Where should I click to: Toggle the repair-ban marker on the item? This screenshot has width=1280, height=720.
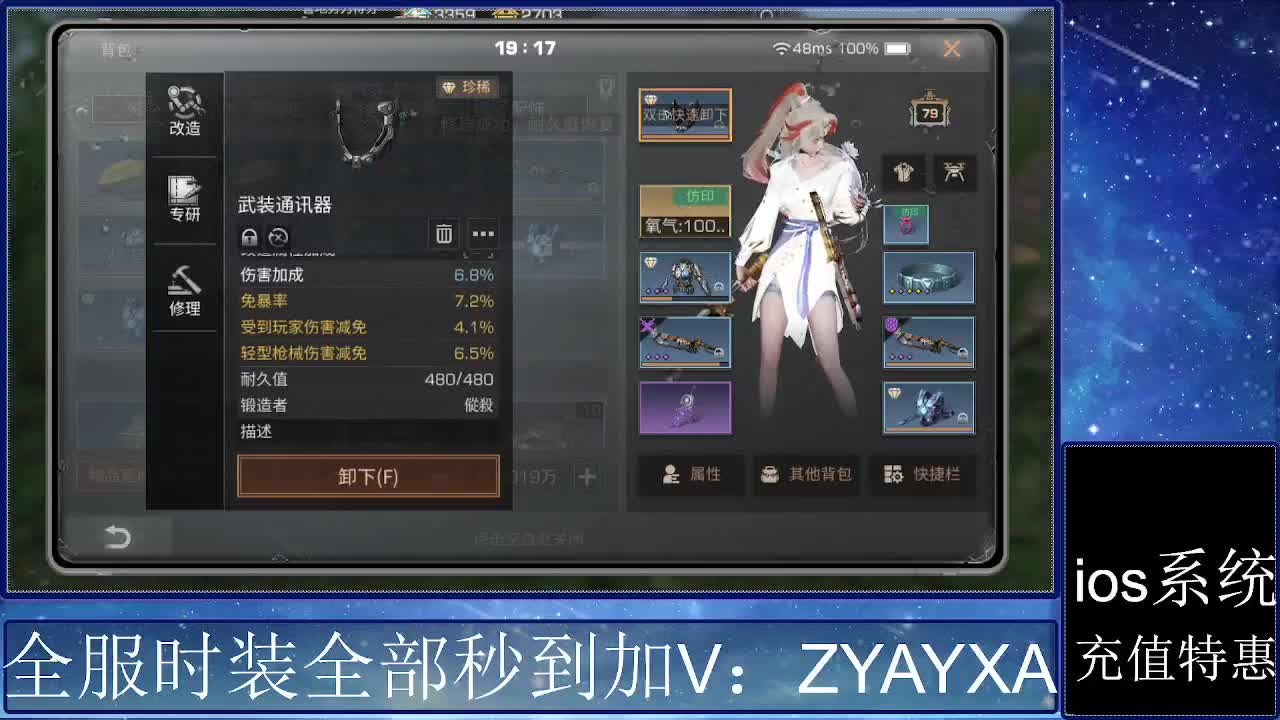click(278, 237)
